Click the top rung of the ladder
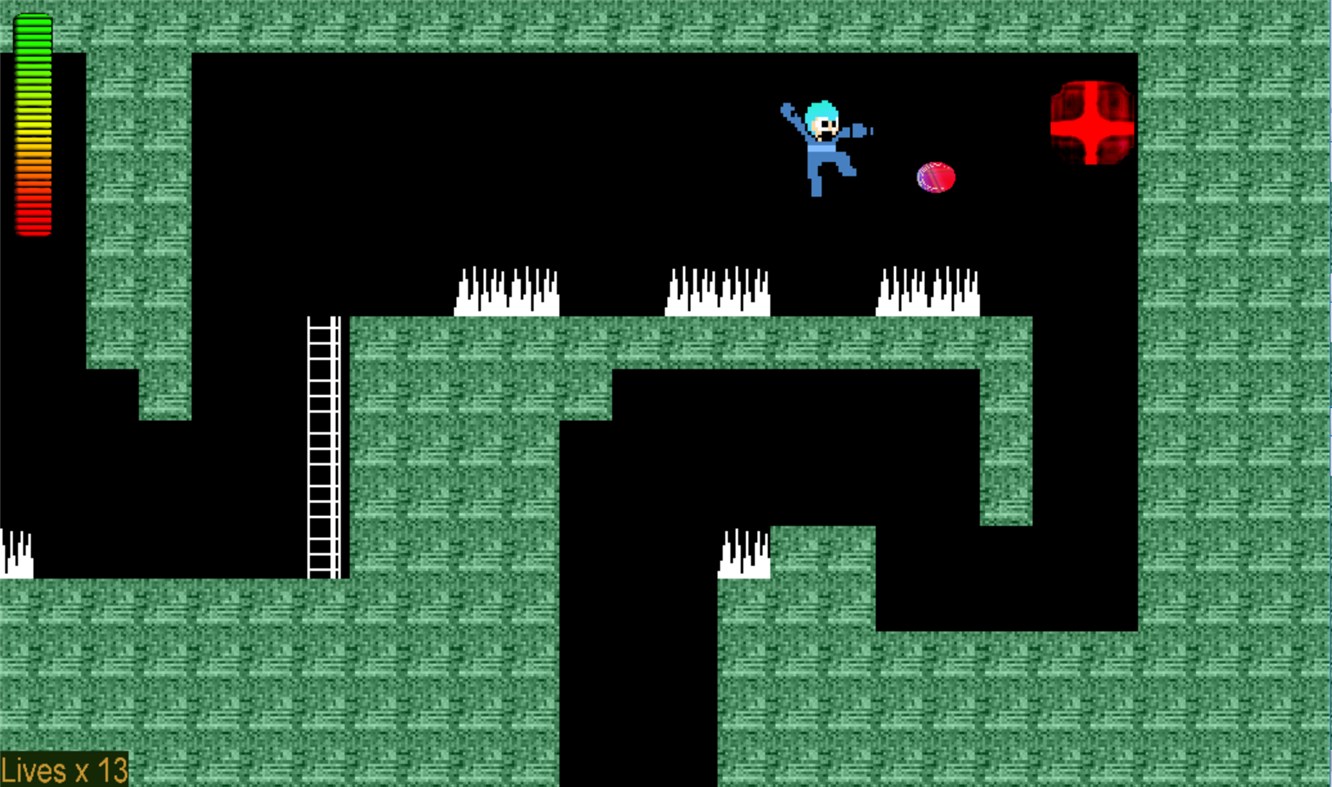 coord(323,325)
